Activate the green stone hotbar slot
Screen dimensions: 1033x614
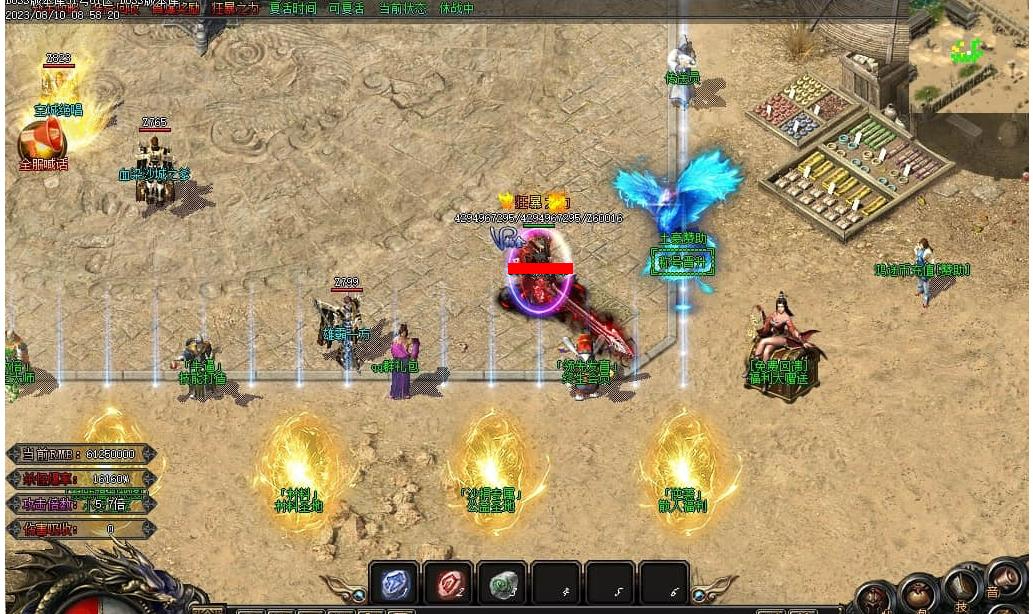click(x=502, y=584)
